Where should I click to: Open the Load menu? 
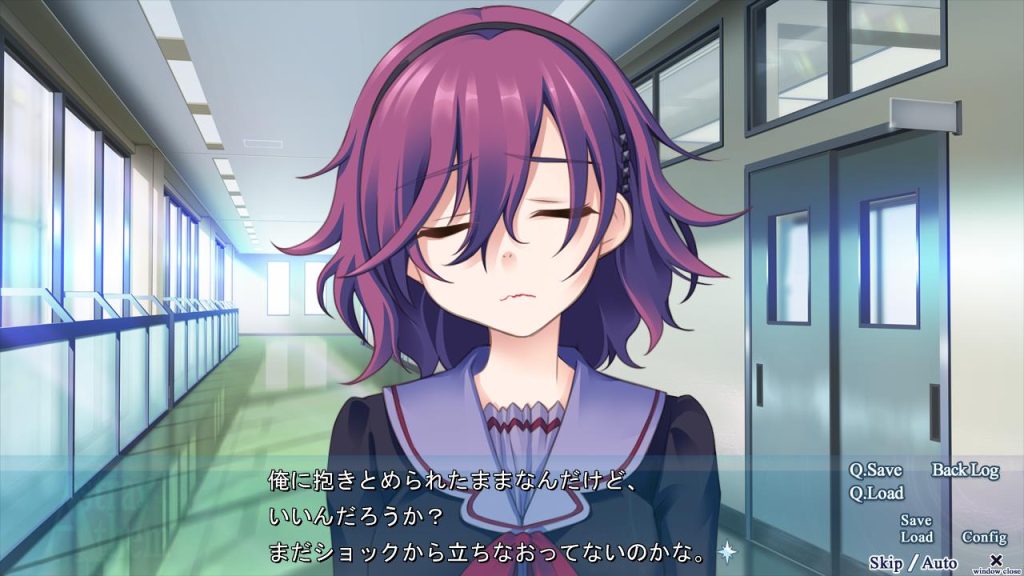click(x=916, y=537)
